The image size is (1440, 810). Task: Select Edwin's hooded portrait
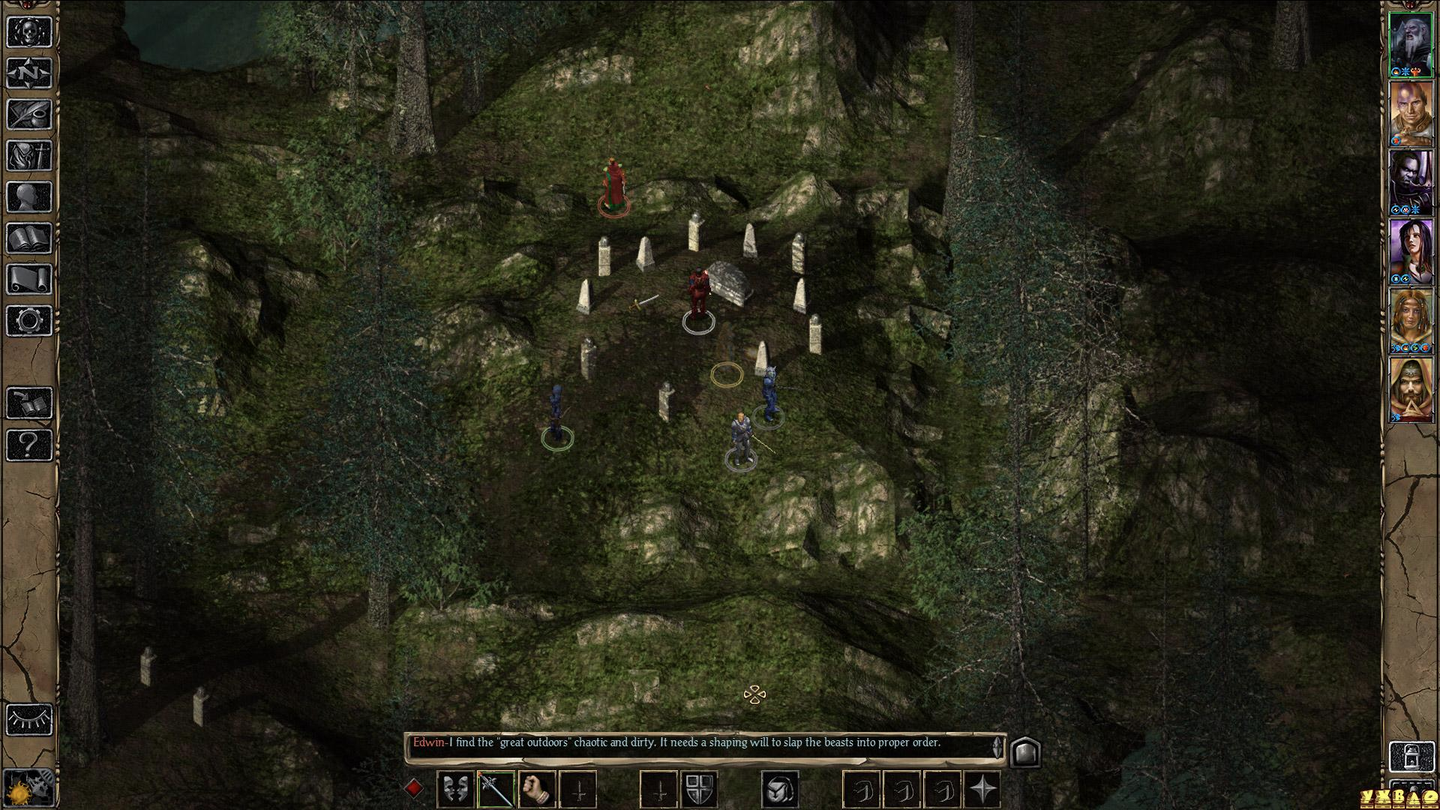(1411, 389)
